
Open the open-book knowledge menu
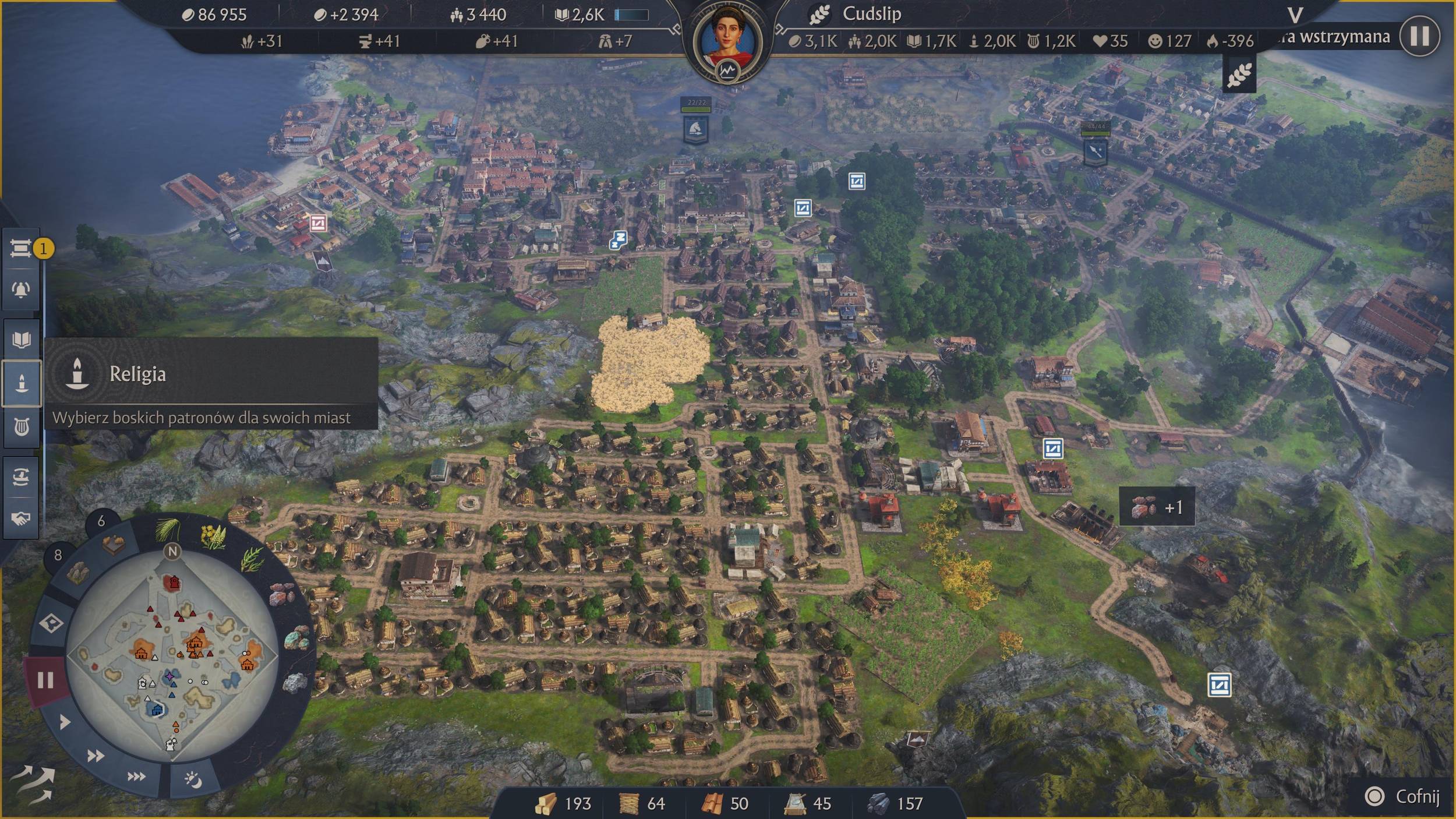click(22, 339)
